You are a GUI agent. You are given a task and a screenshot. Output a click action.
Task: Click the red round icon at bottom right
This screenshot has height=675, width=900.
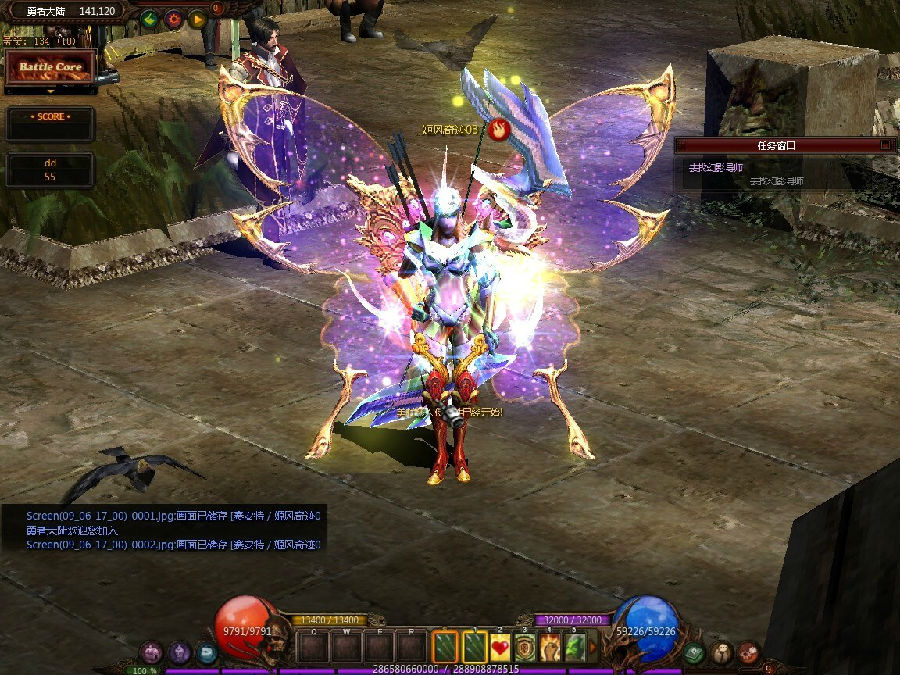pyautogui.click(x=747, y=653)
